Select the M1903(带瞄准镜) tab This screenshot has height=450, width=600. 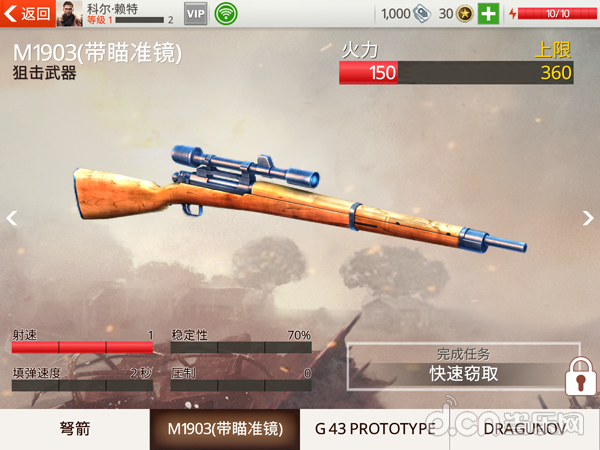tap(225, 429)
